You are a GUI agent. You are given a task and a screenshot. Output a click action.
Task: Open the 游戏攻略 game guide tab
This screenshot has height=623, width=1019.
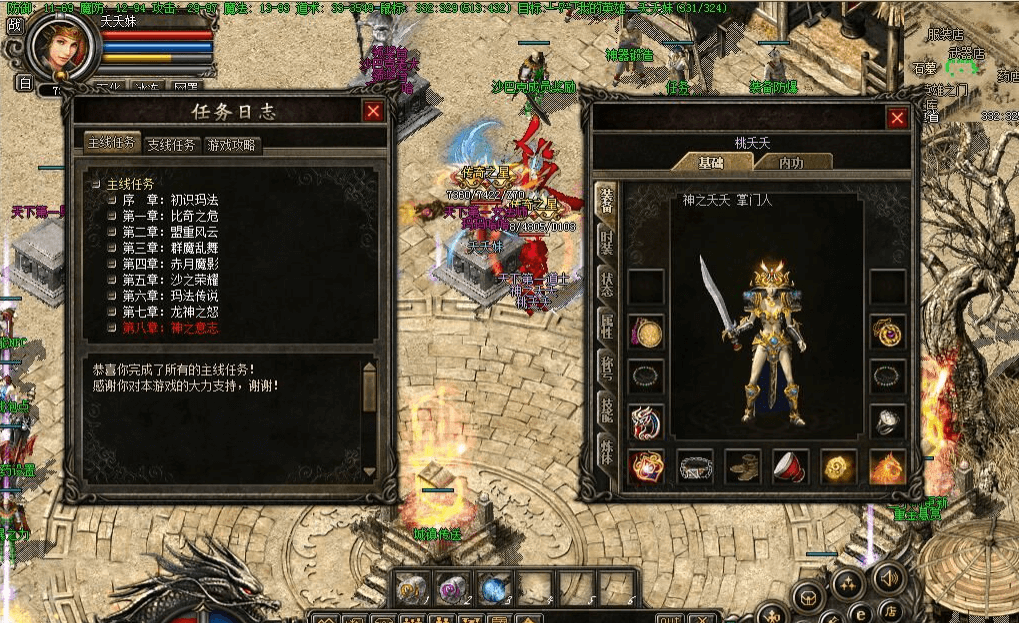[x=231, y=144]
